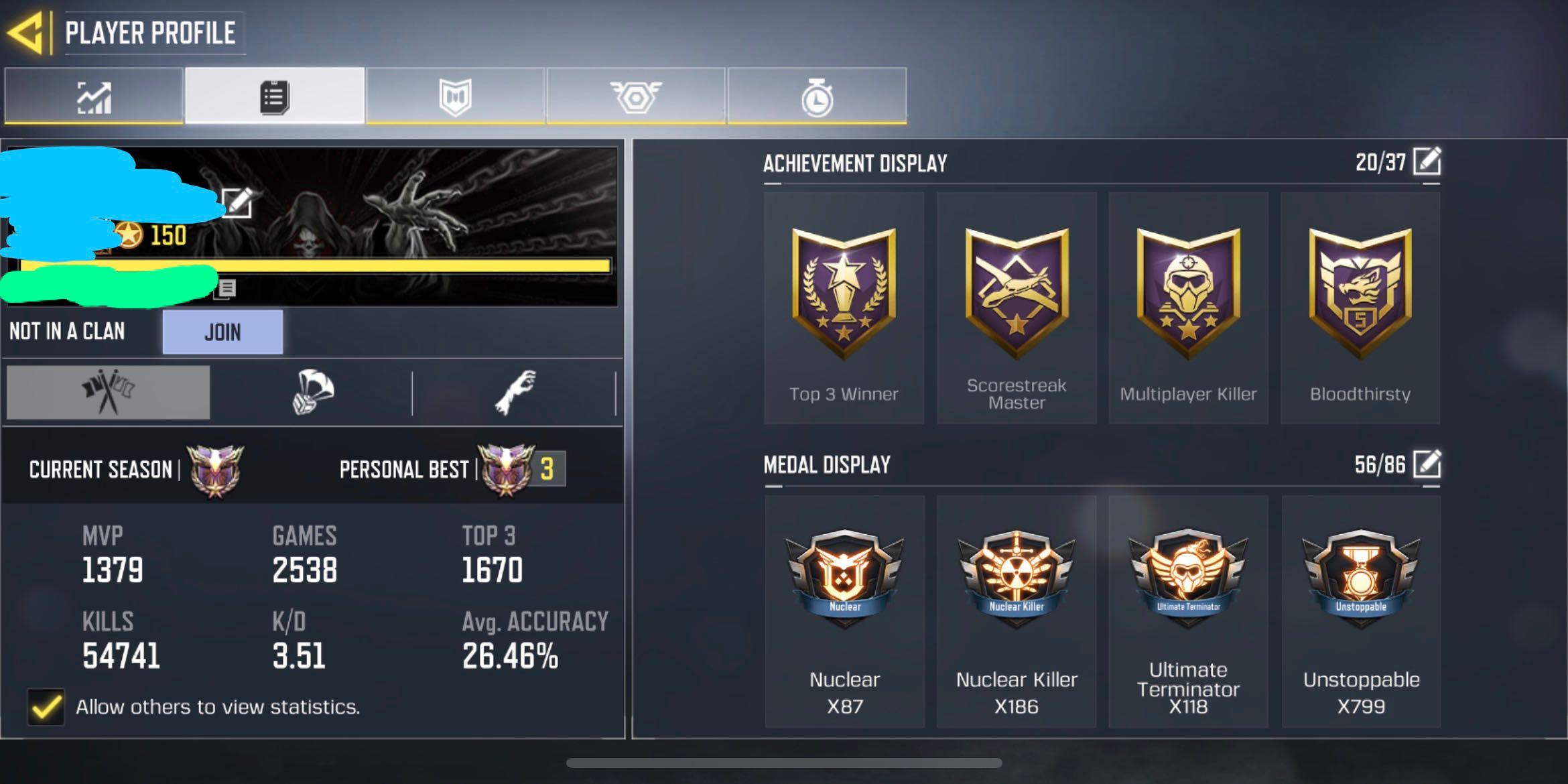Click the back arrow to exit Player Profile

pyautogui.click(x=29, y=31)
